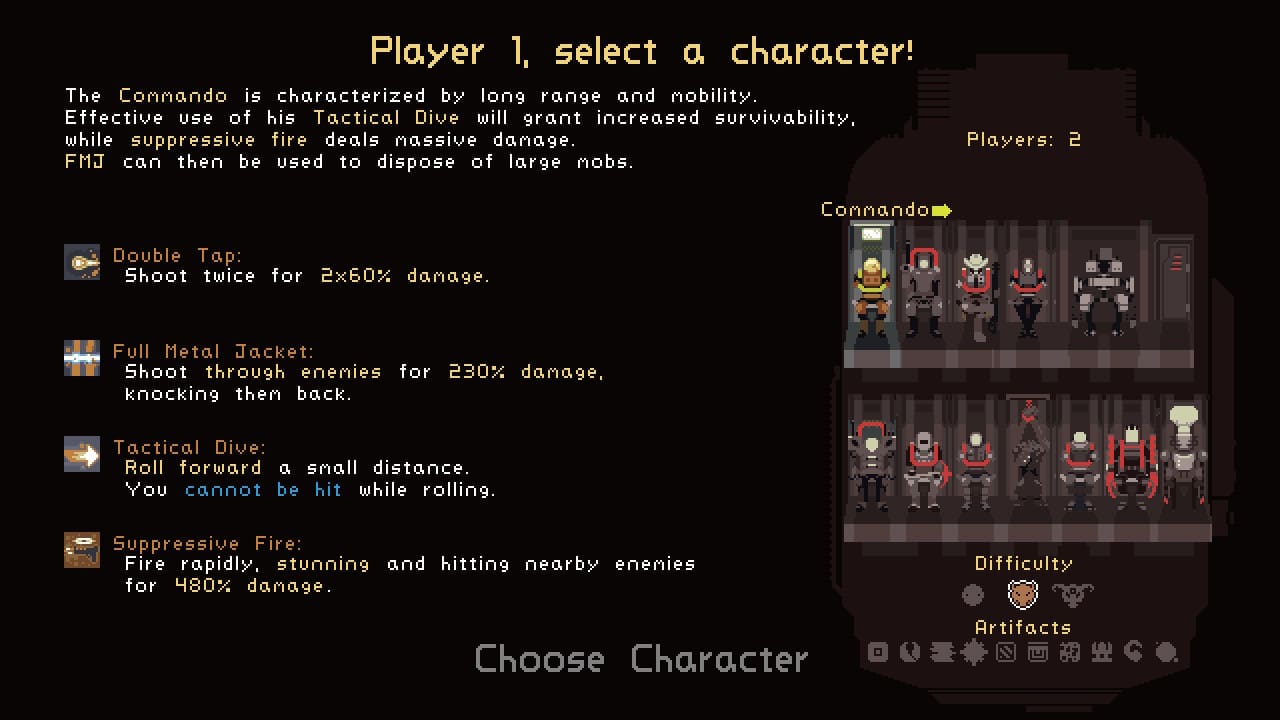Viewport: 1280px width, 720px height.
Task: Enable the Monsoon difficulty setting
Action: (1073, 593)
